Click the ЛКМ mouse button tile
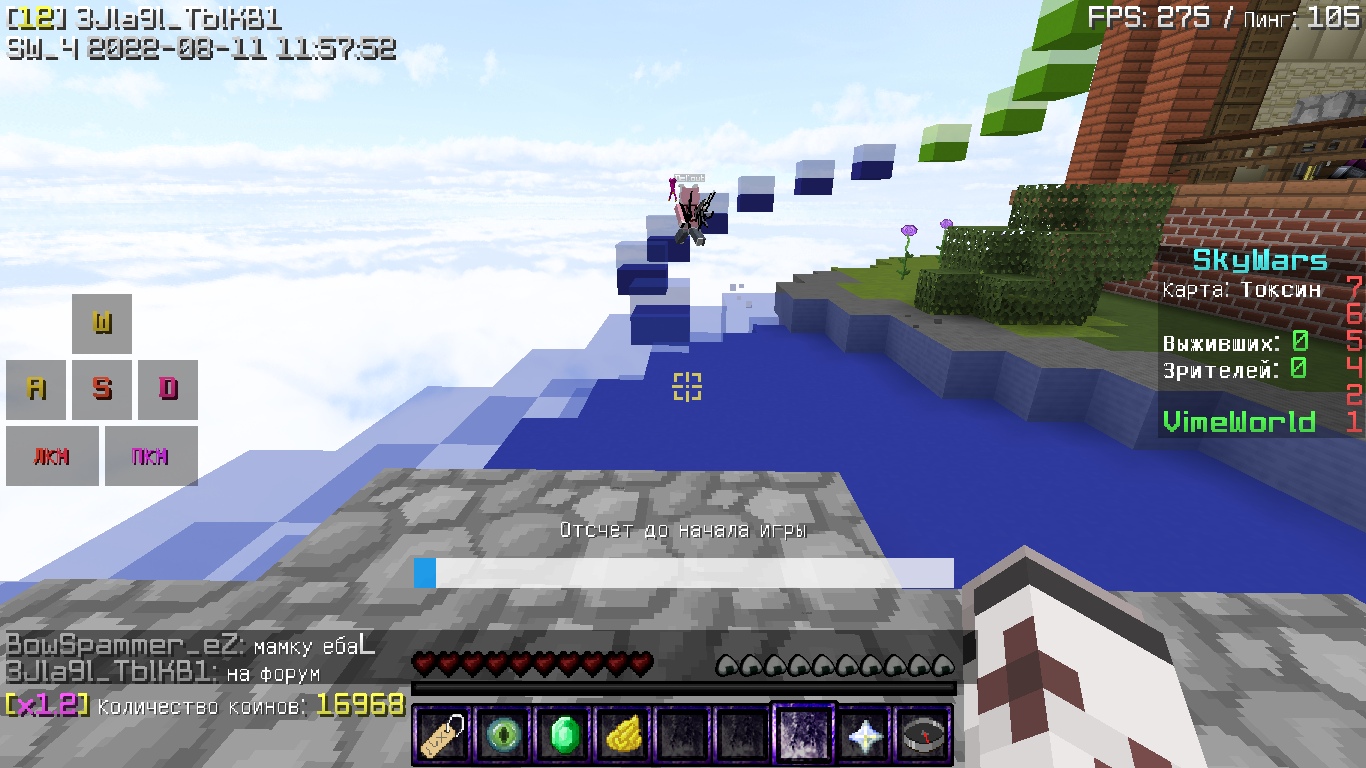This screenshot has width=1366, height=768. (x=52, y=456)
